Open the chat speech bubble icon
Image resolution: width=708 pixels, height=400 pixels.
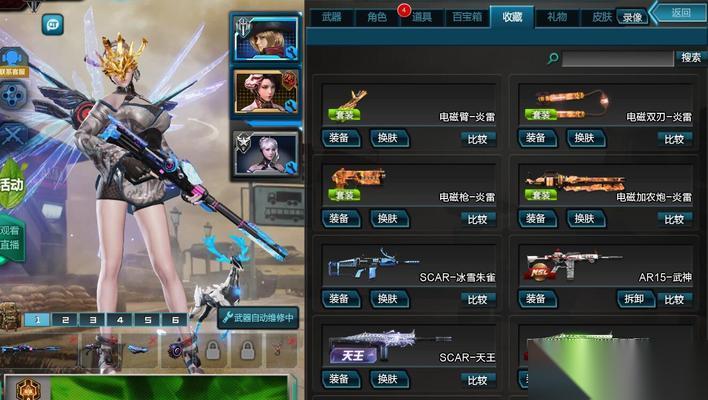coord(52,25)
